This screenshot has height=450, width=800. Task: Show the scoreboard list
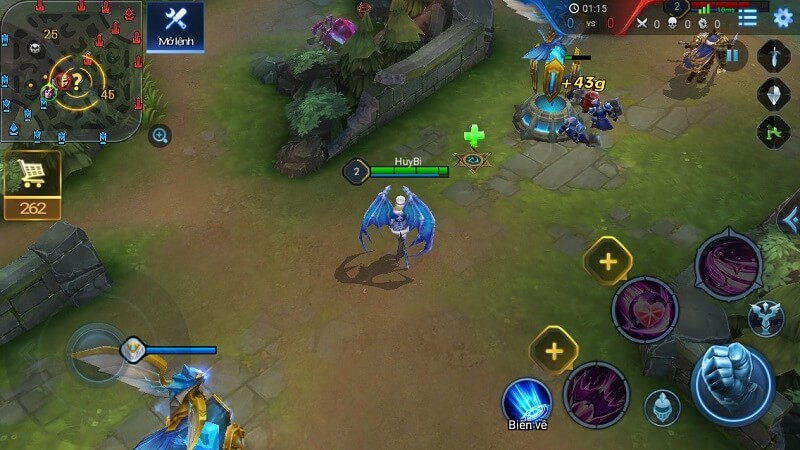(x=748, y=17)
